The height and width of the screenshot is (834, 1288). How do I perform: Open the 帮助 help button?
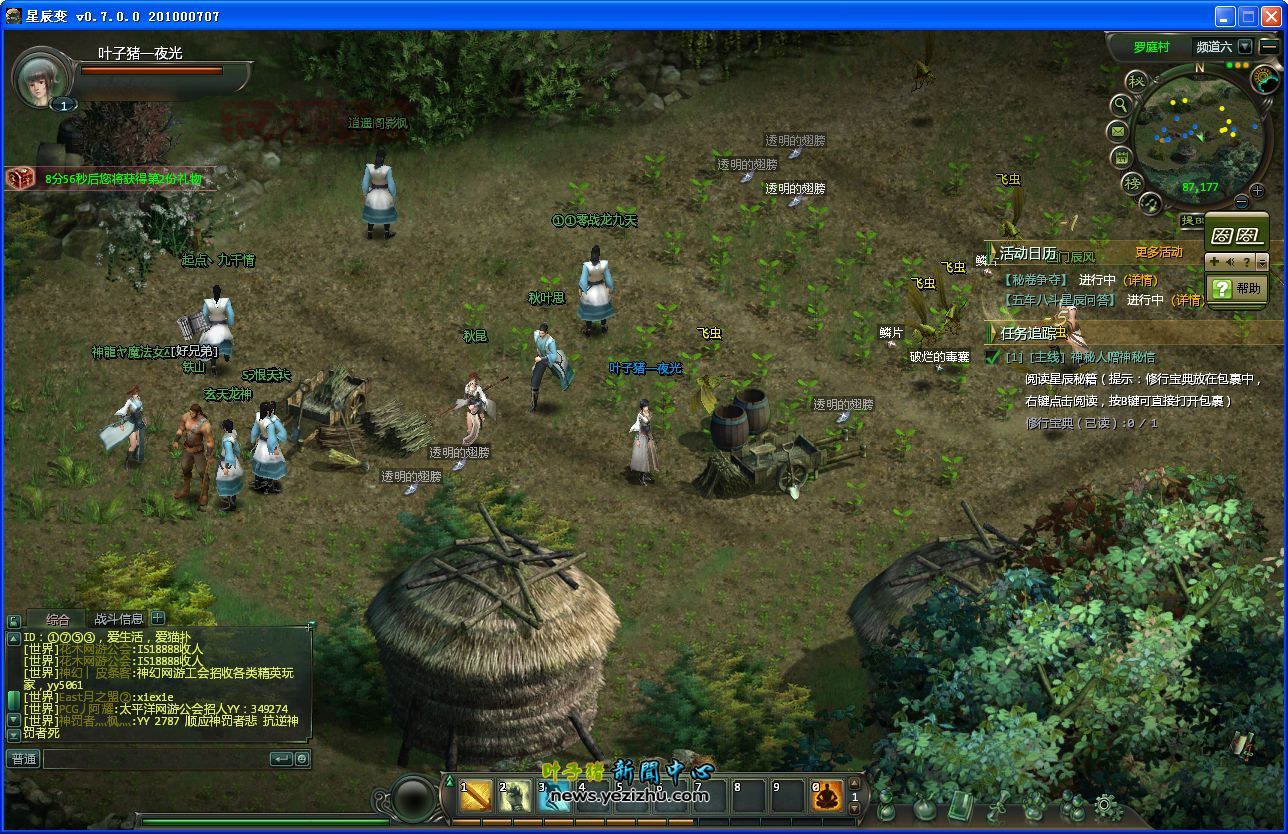pyautogui.click(x=1237, y=288)
